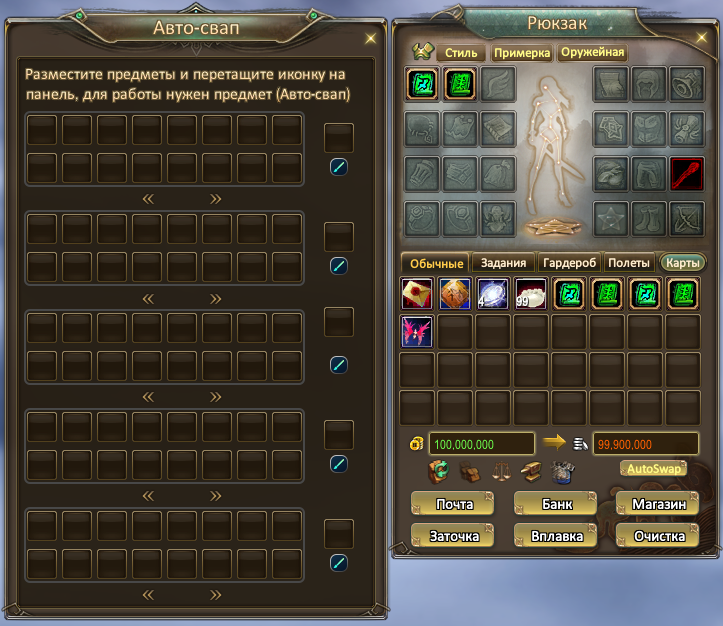This screenshot has height=626, width=723.
Task: Select the sealed envelope item in backpack
Action: pyautogui.click(x=417, y=294)
